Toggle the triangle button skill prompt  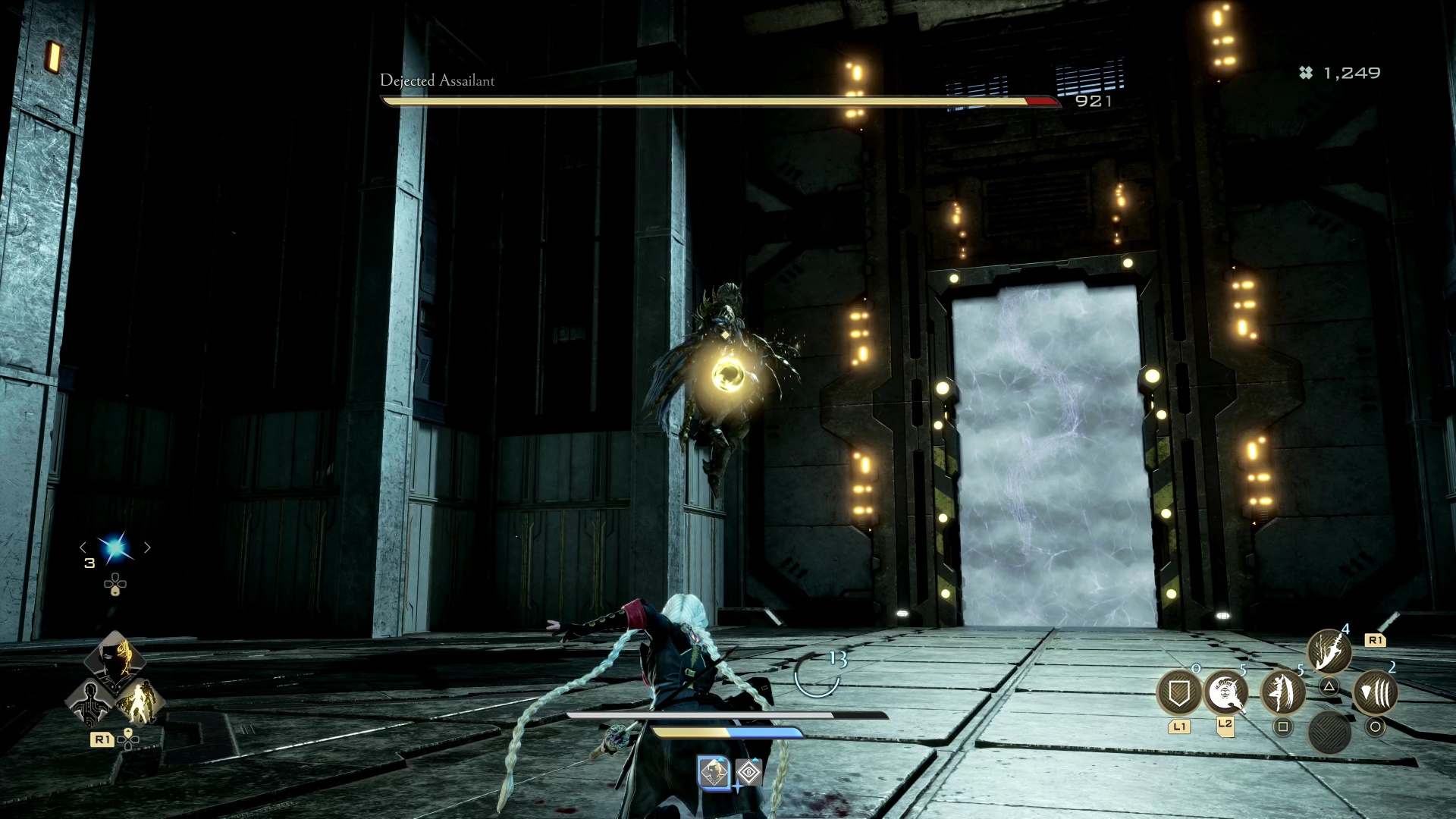pos(1329,686)
